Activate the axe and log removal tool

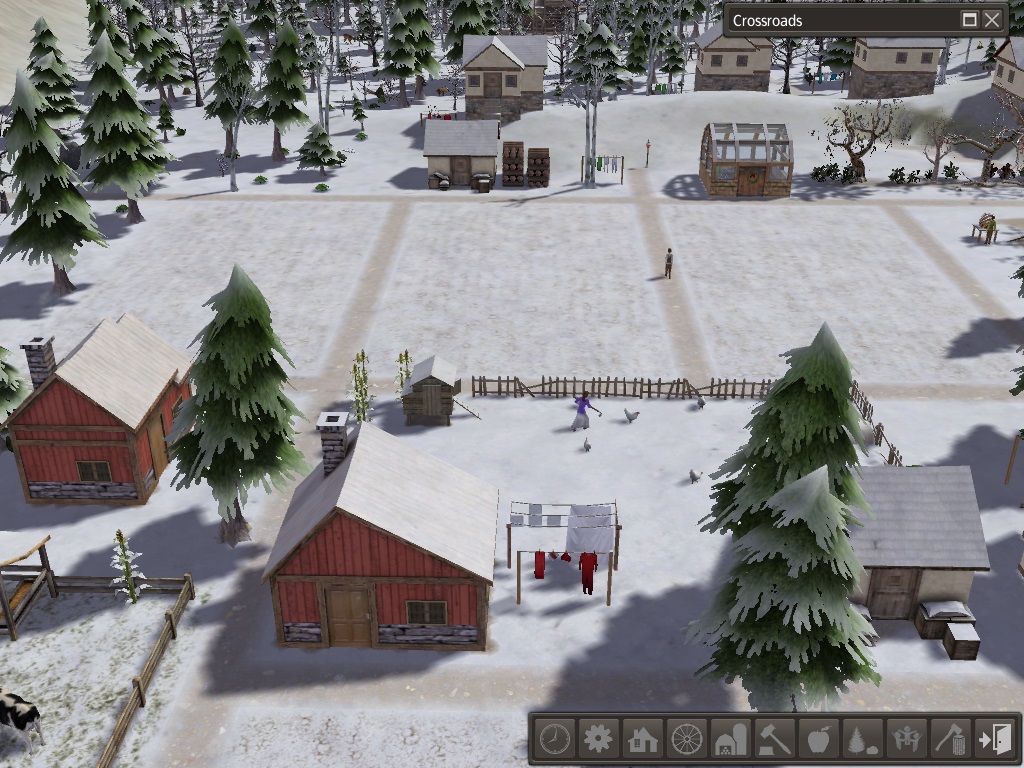point(950,740)
